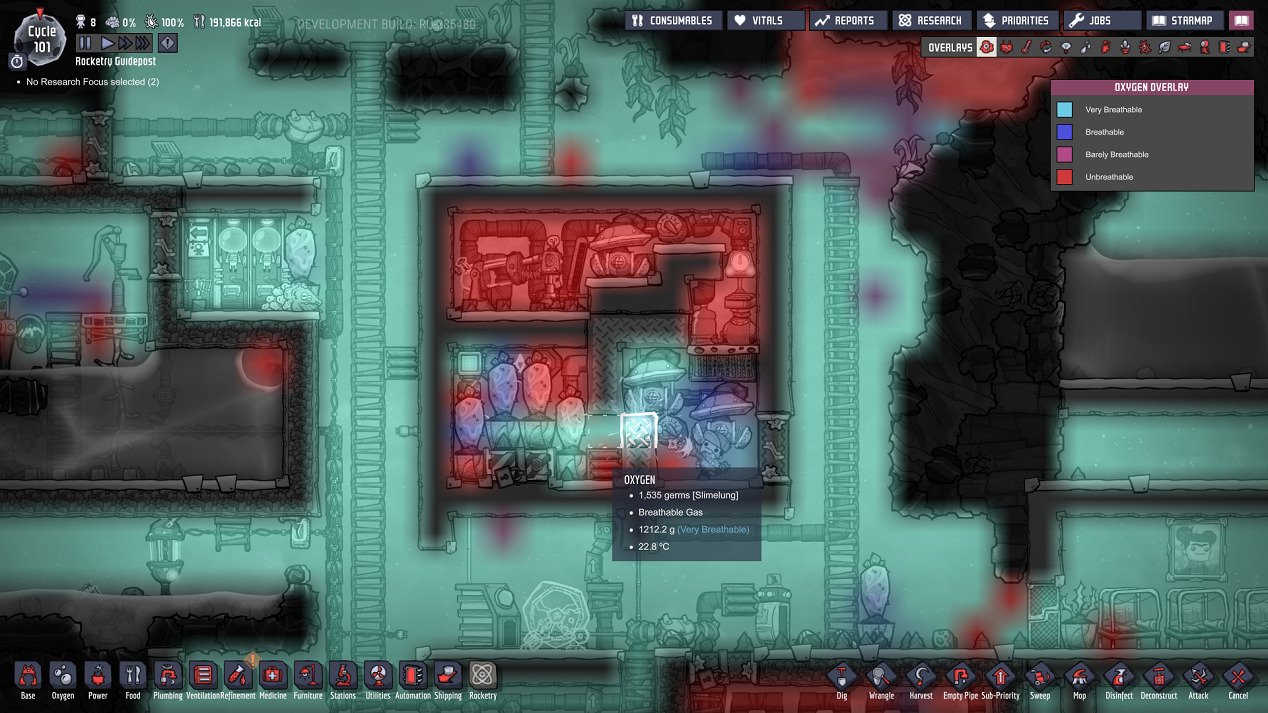Open the Priorities screen
This screenshot has height=713, width=1268.
pyautogui.click(x=1015, y=20)
